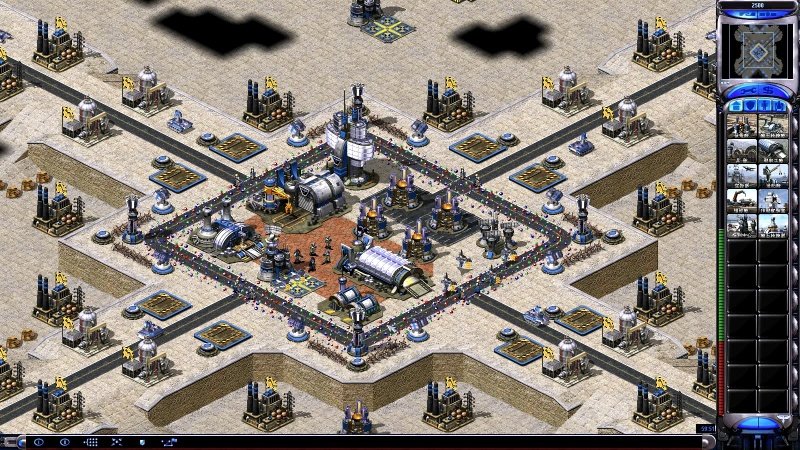Click the dotted-grid type select icon

point(90,441)
